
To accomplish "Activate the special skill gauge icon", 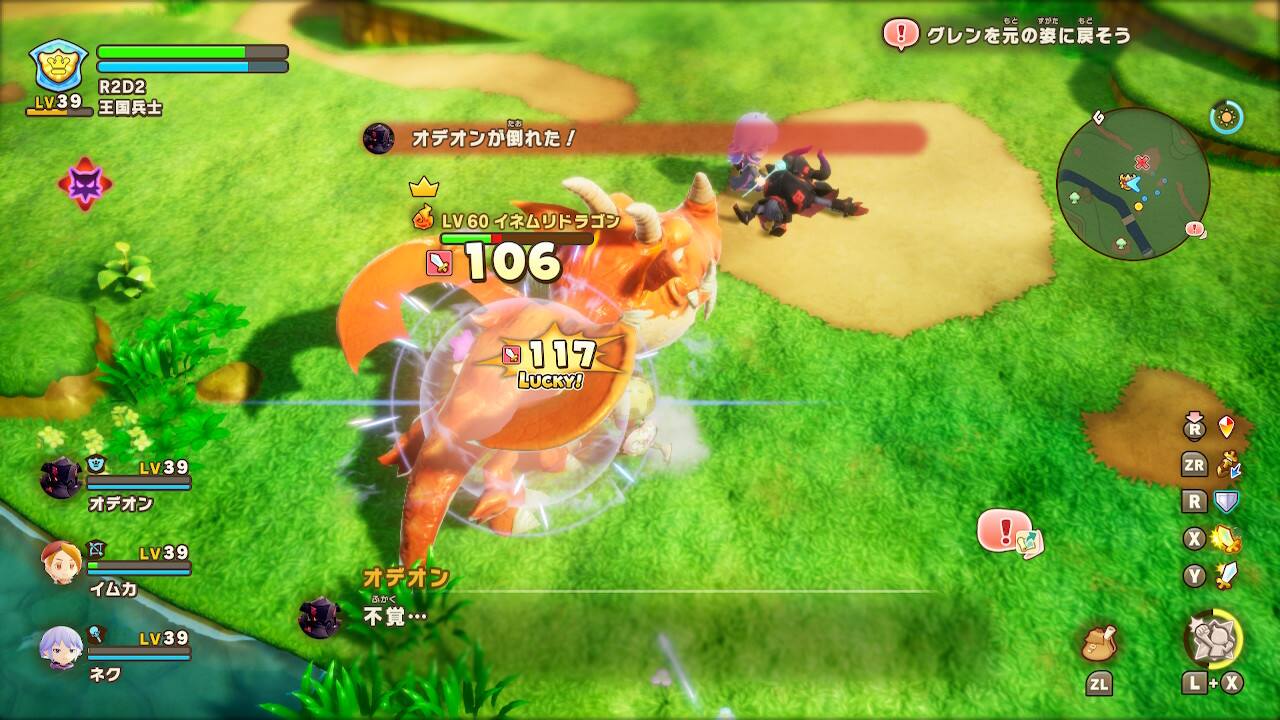I will (1214, 638).
